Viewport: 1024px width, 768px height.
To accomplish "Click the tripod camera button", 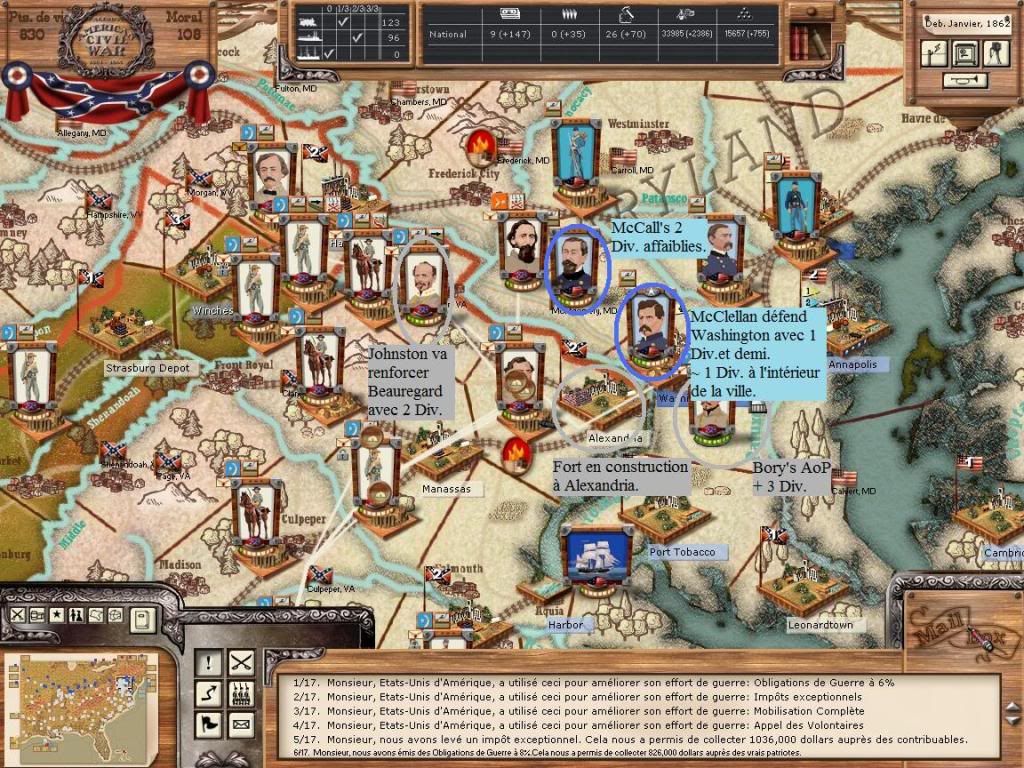I will 996,54.
